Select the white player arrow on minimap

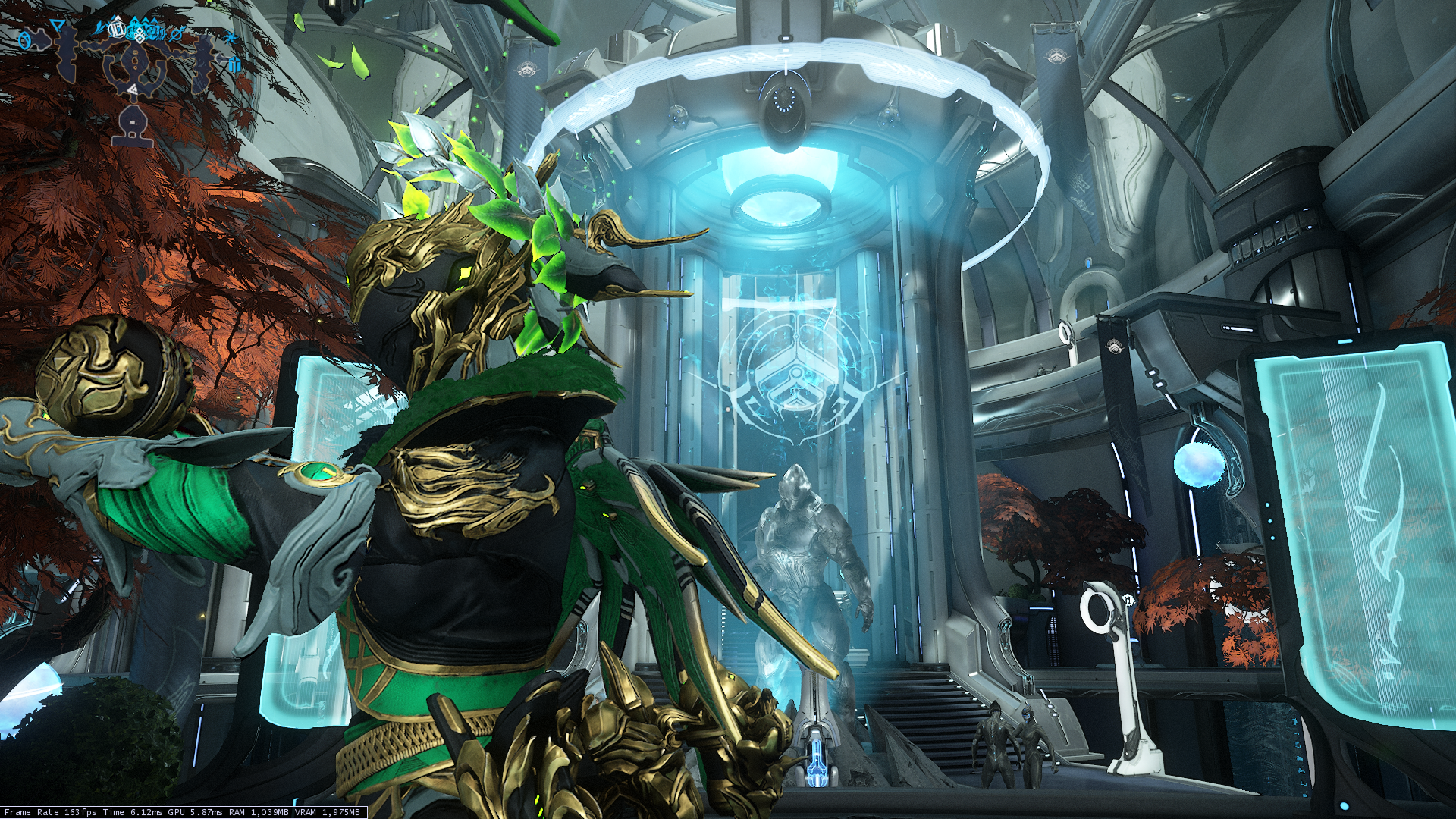coord(133,89)
